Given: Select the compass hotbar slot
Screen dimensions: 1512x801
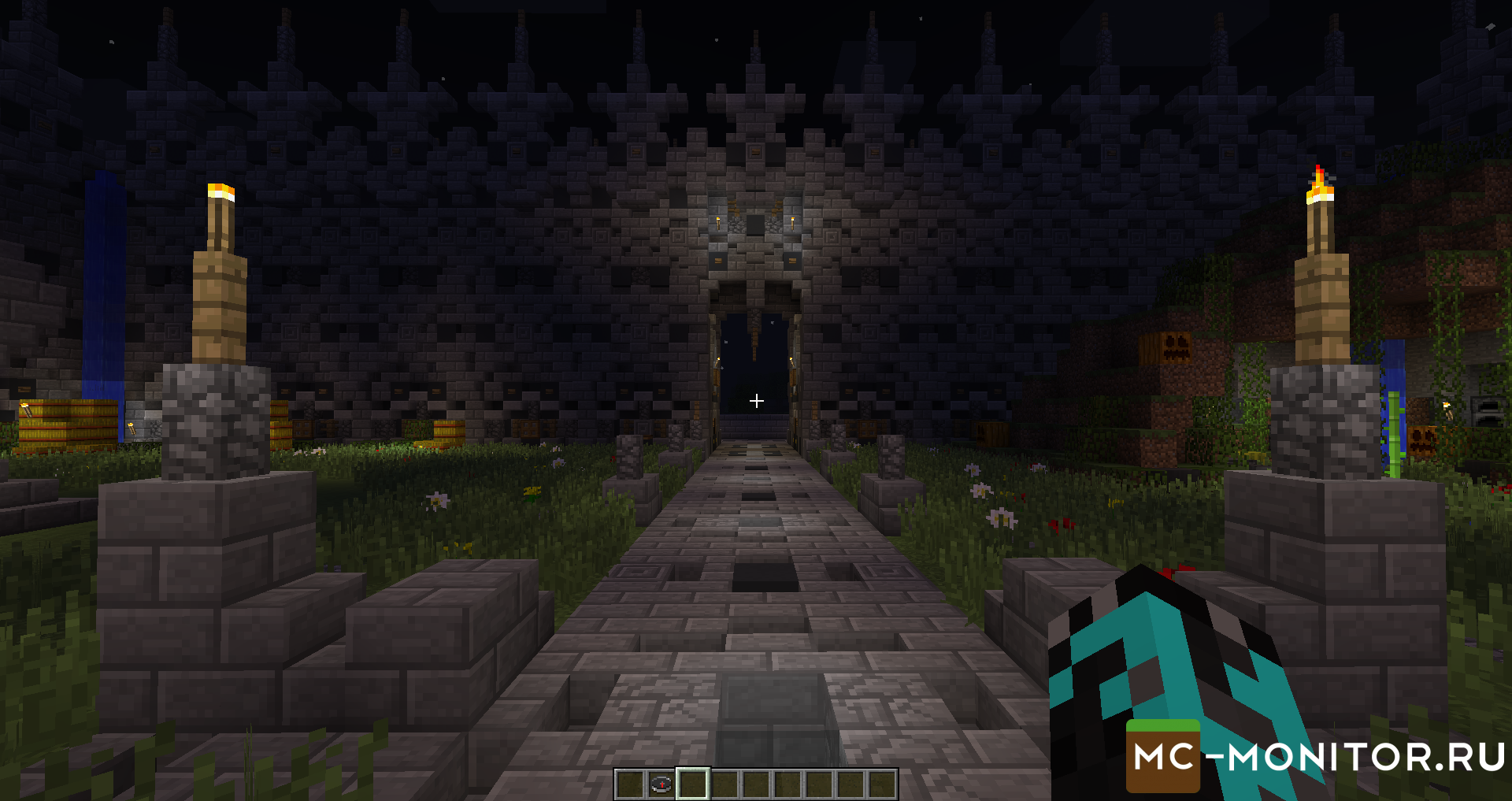Looking at the screenshot, I should [x=661, y=784].
